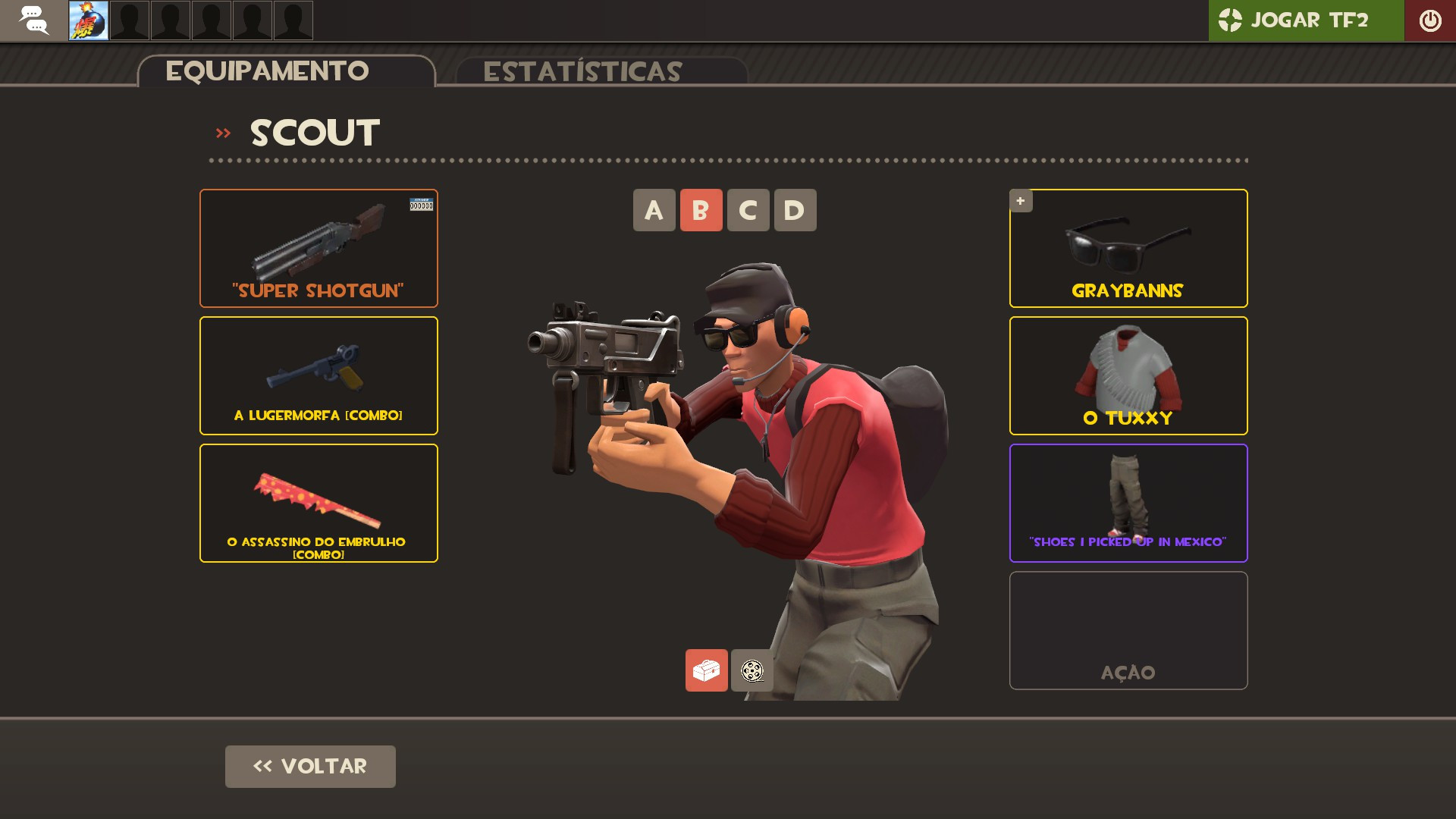This screenshot has width=1456, height=819.
Task: Open the Shoes I Picked Up in Mexico slot
Action: (x=1128, y=503)
